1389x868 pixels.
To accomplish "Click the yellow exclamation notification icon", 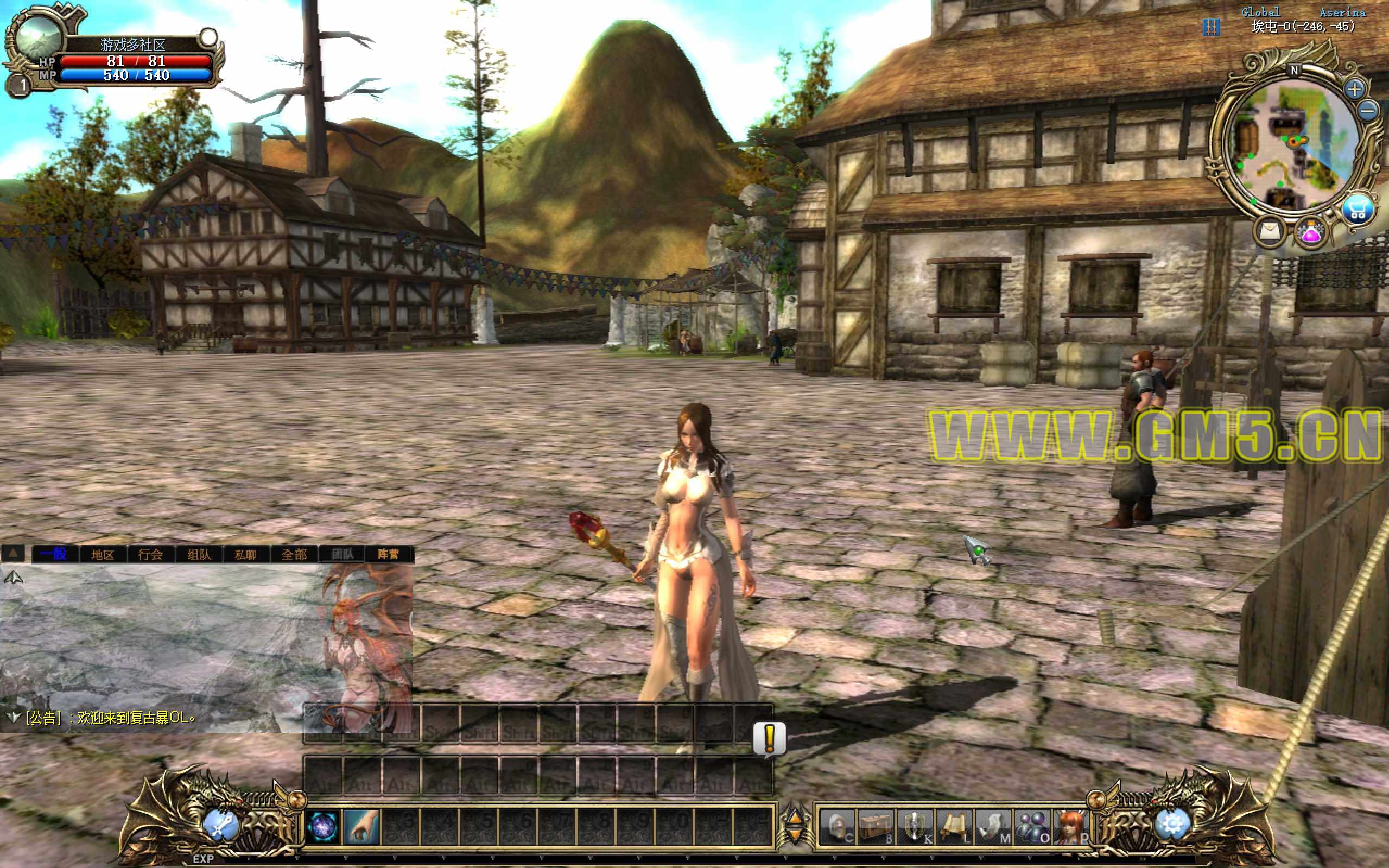I will coord(770,738).
